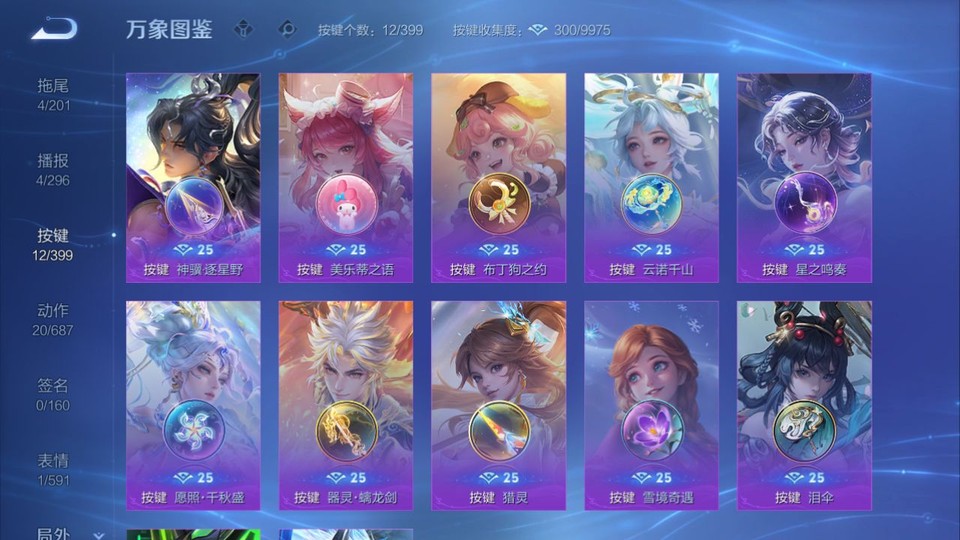
Task: Choose the 愿照·千秋盛 card
Action: point(193,405)
